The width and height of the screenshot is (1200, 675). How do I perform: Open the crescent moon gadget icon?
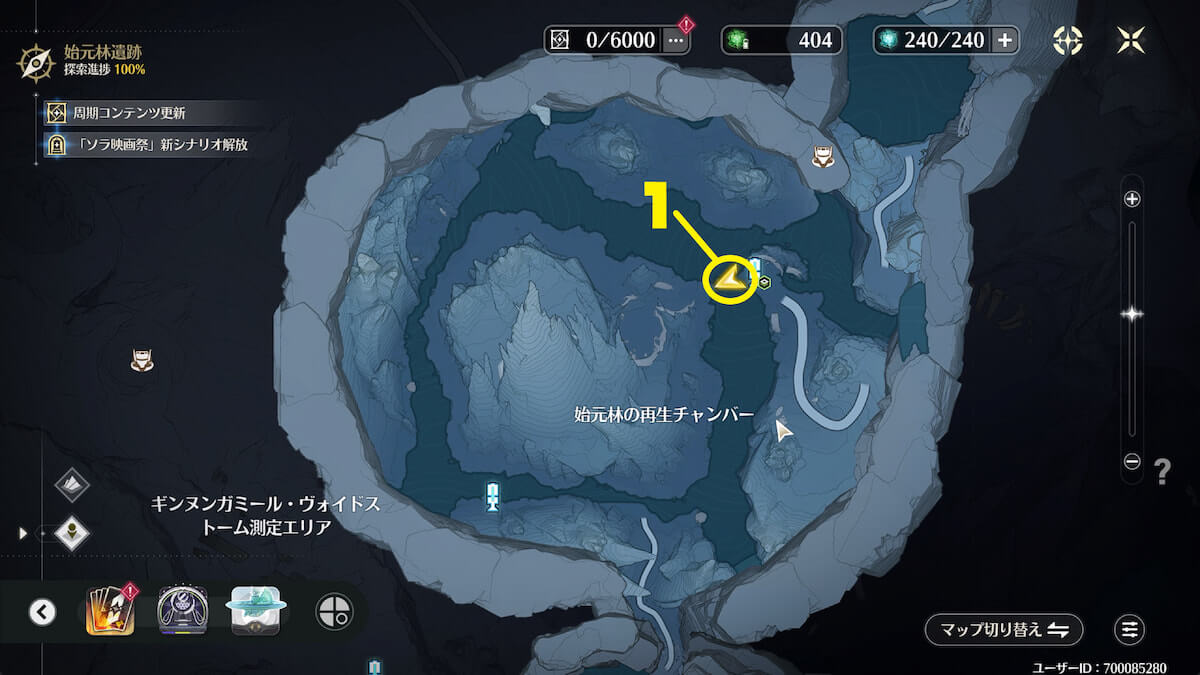point(183,611)
